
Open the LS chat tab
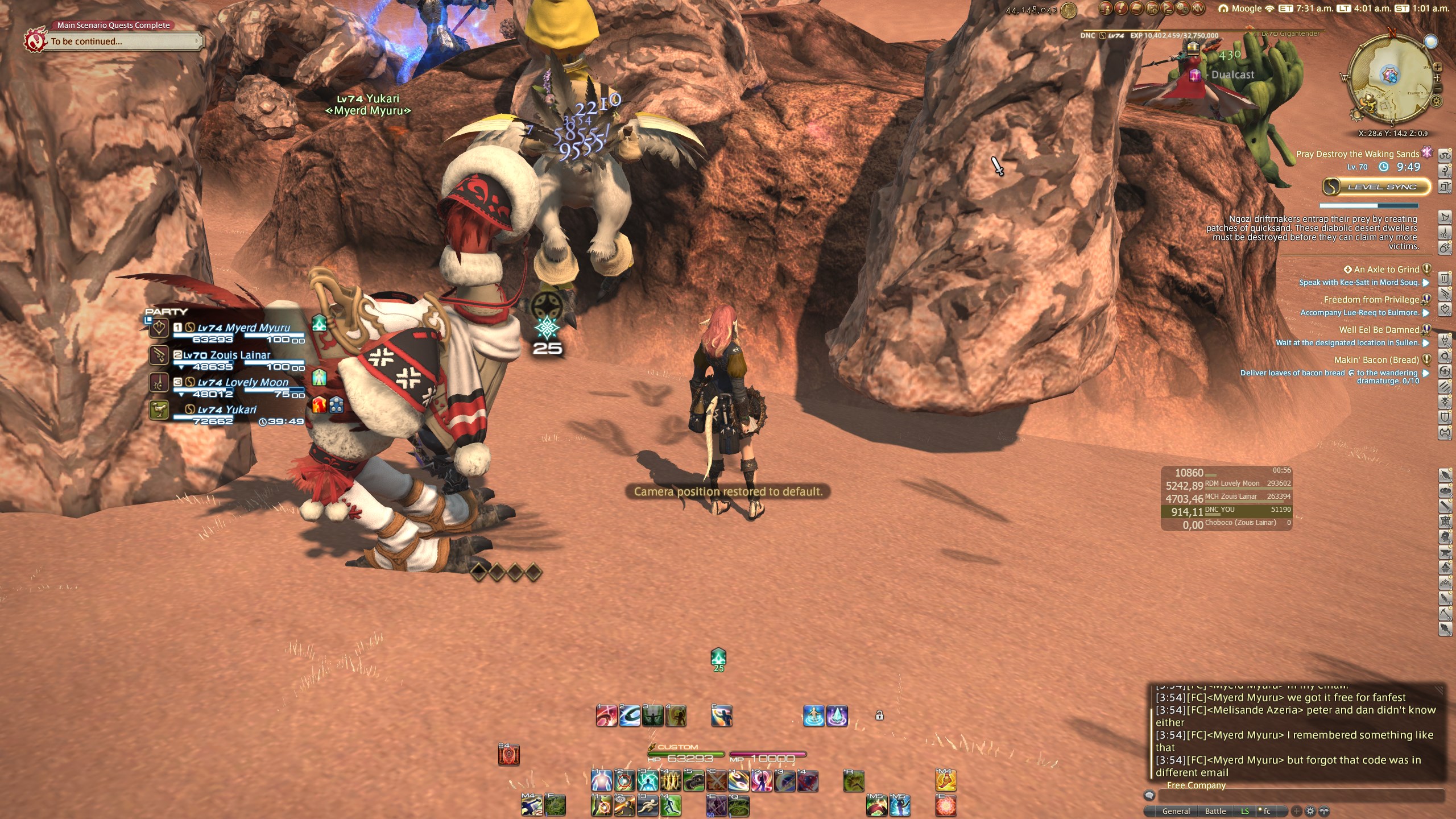coord(1244,811)
